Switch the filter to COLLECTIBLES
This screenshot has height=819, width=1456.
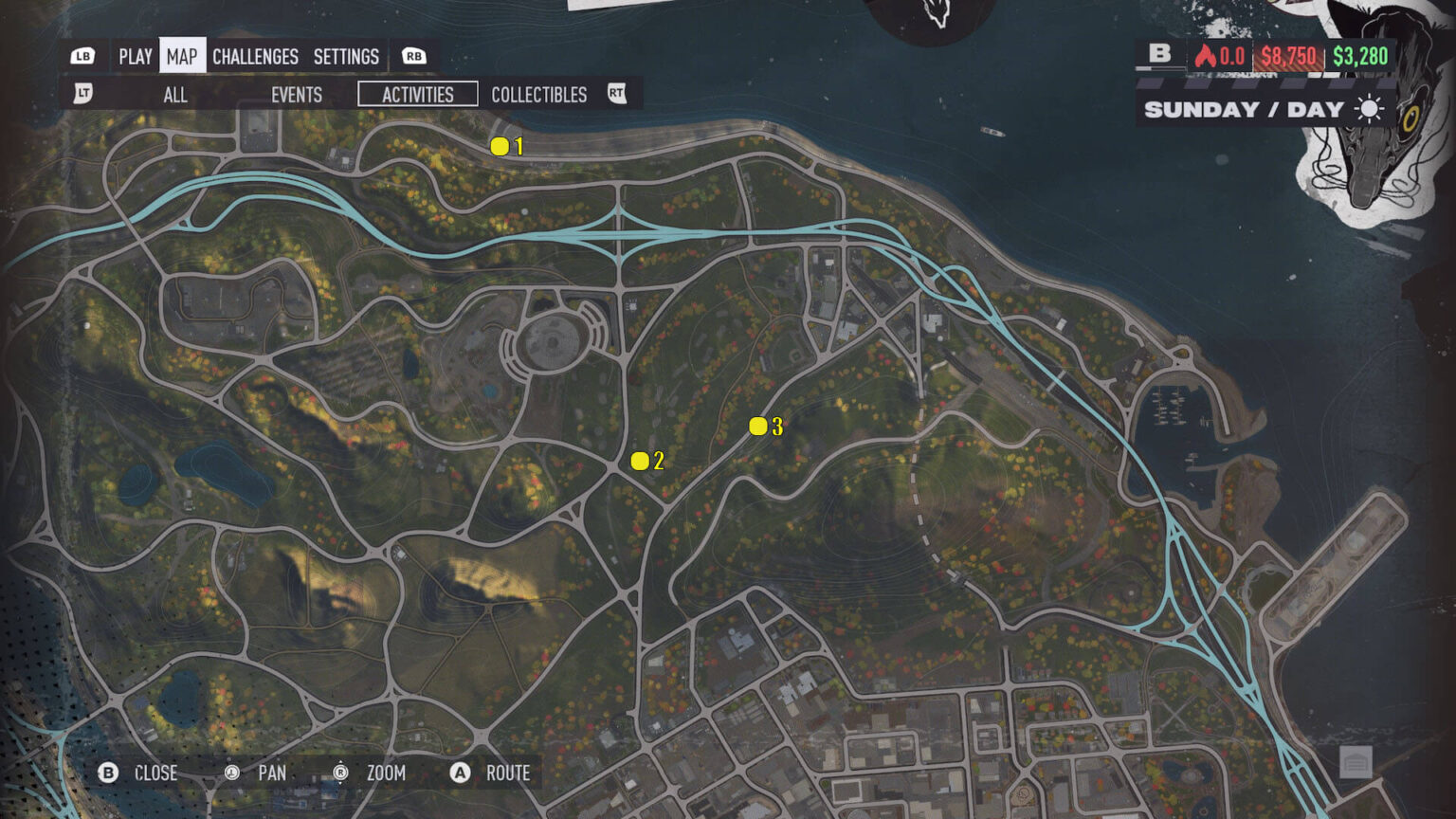click(537, 95)
